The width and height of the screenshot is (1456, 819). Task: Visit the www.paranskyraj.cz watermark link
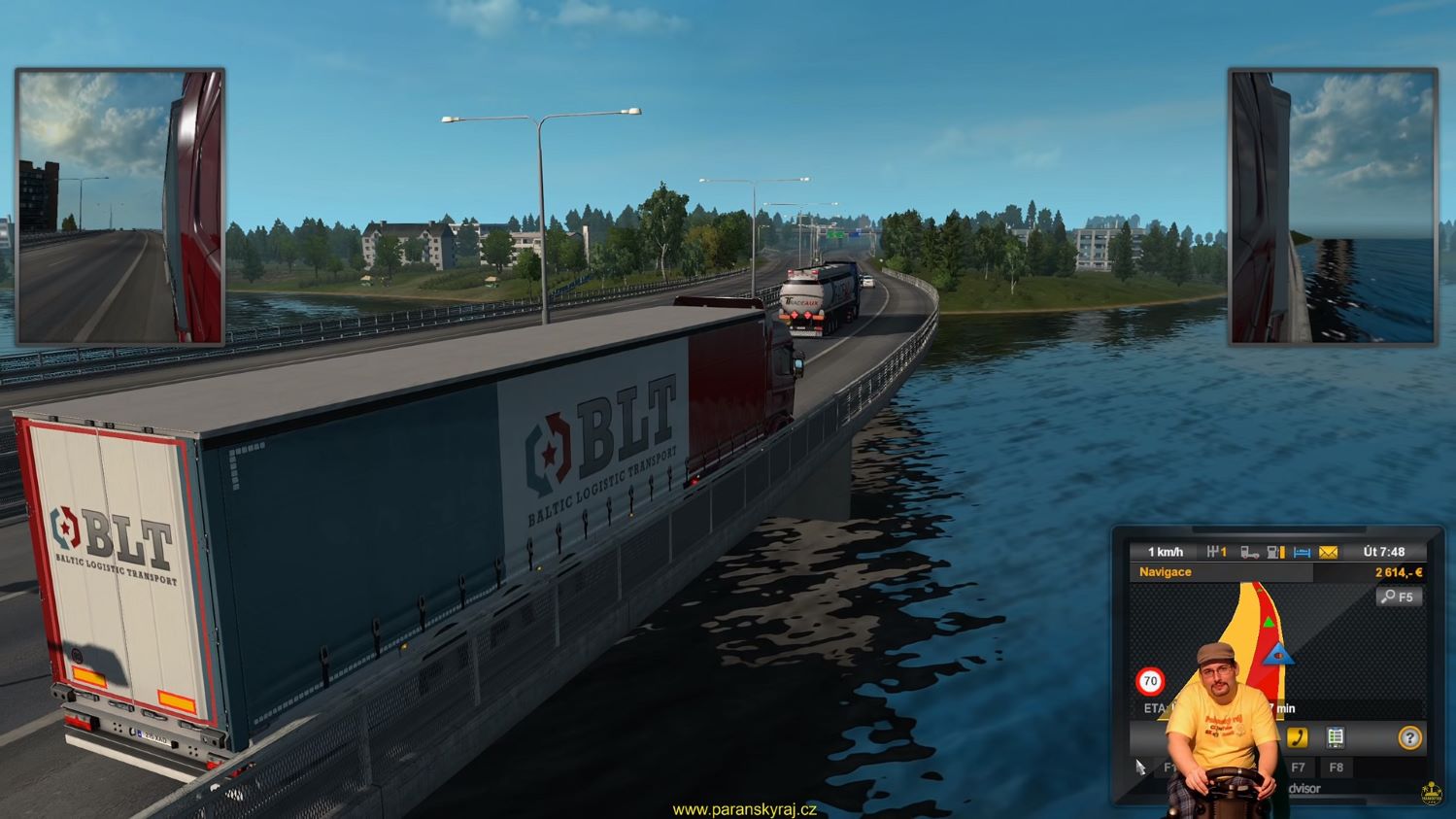(x=744, y=809)
